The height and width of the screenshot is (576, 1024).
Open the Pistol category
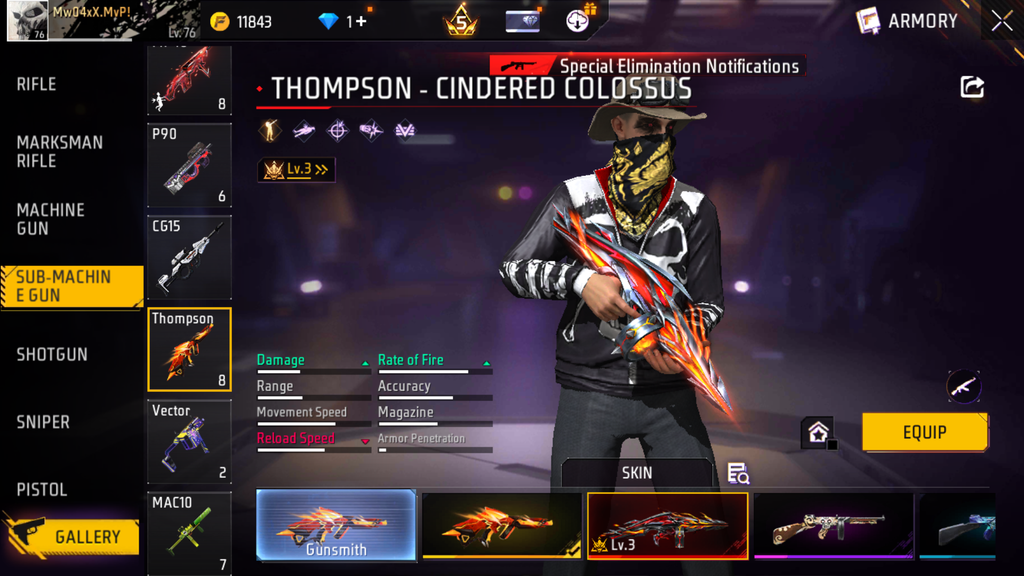(42, 490)
